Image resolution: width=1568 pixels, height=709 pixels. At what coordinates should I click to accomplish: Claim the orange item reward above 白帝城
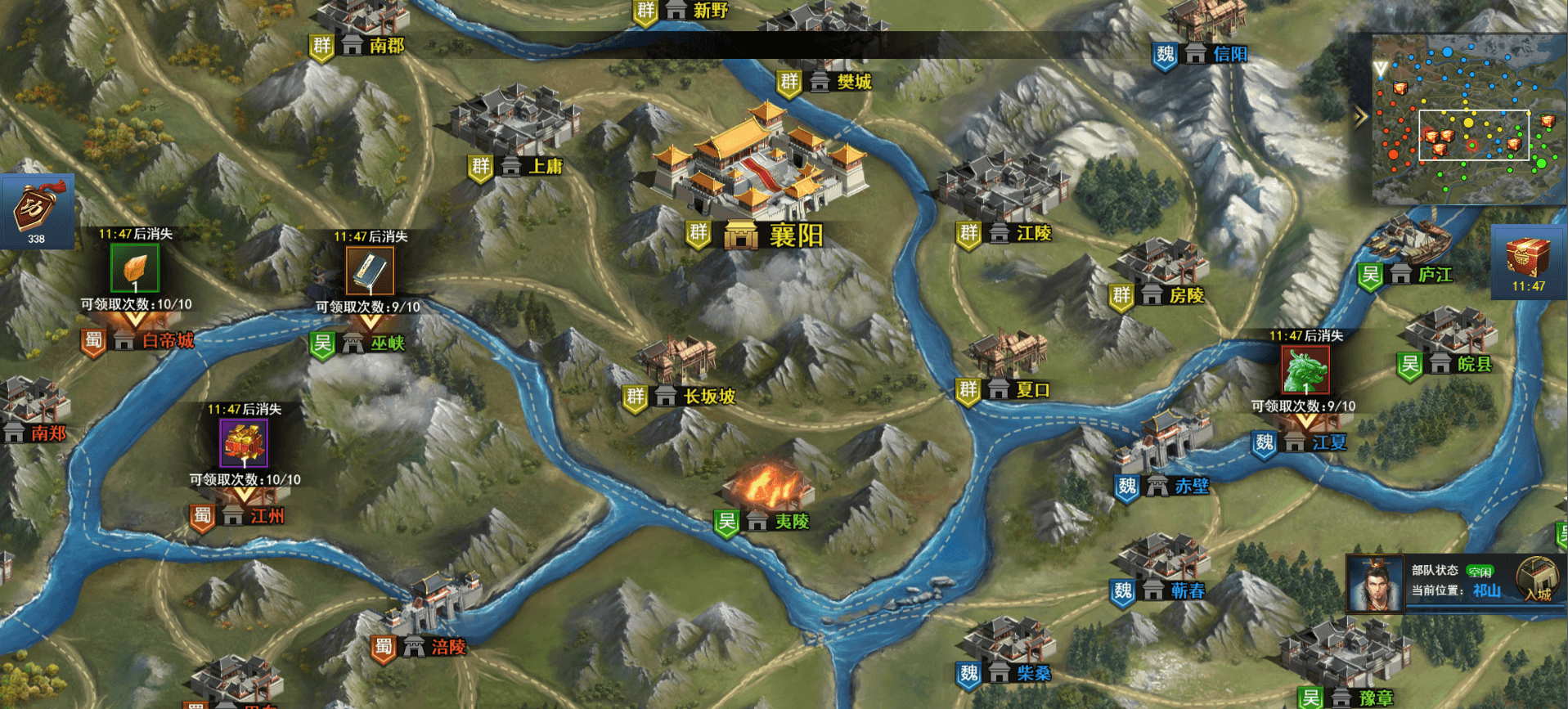(x=135, y=268)
